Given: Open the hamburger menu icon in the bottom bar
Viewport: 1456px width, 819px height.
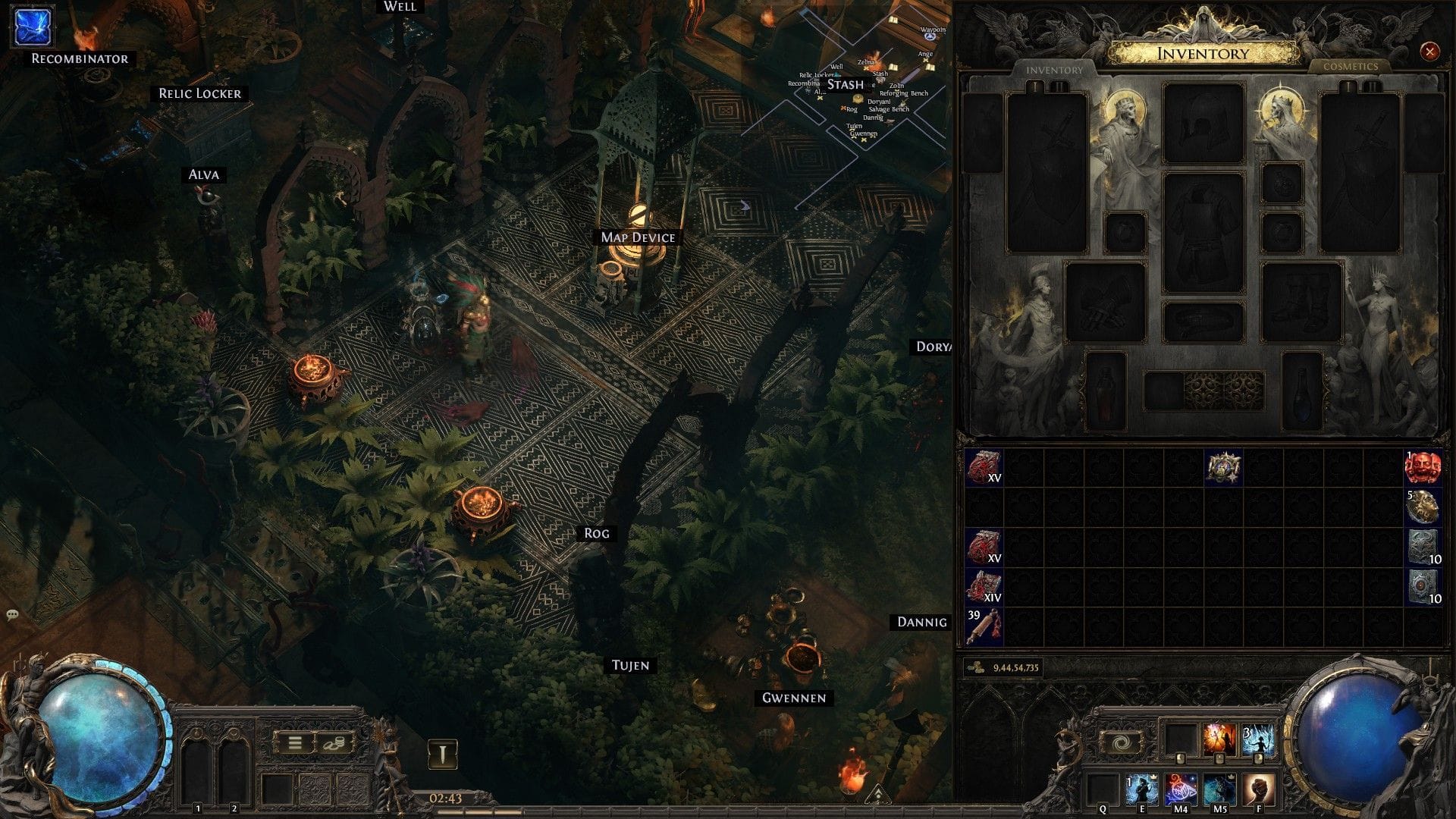Looking at the screenshot, I should [297, 742].
